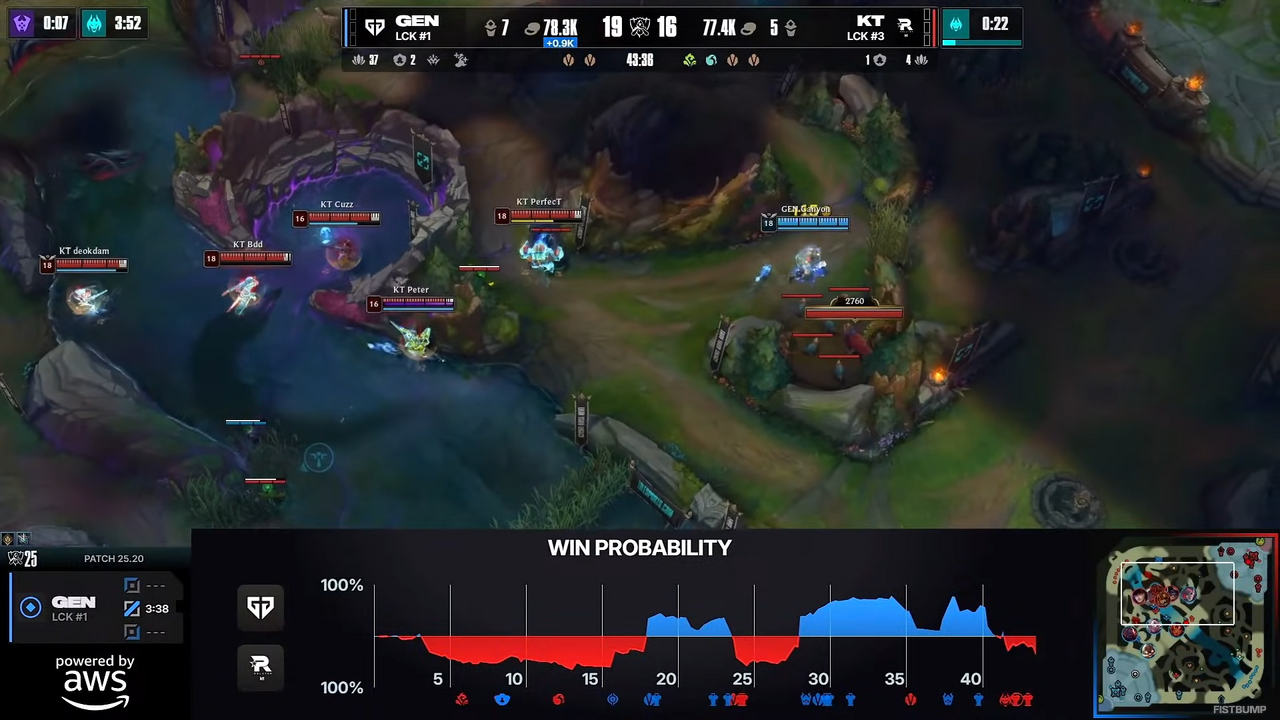Click the GEN crest in the left team panel
Viewport: 1280px width, 720px height.
pos(30,607)
